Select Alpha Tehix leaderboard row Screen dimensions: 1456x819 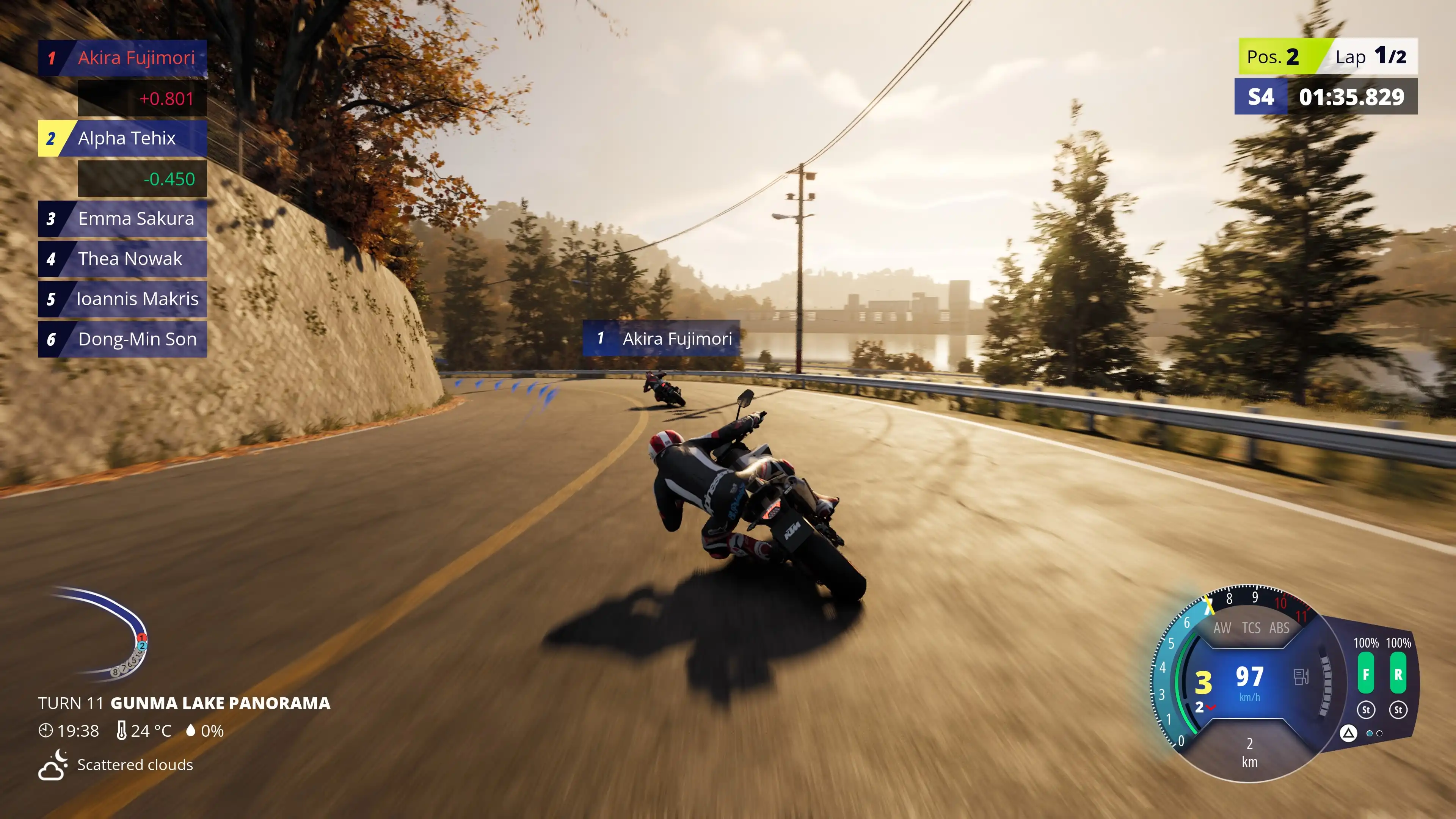pos(122,138)
